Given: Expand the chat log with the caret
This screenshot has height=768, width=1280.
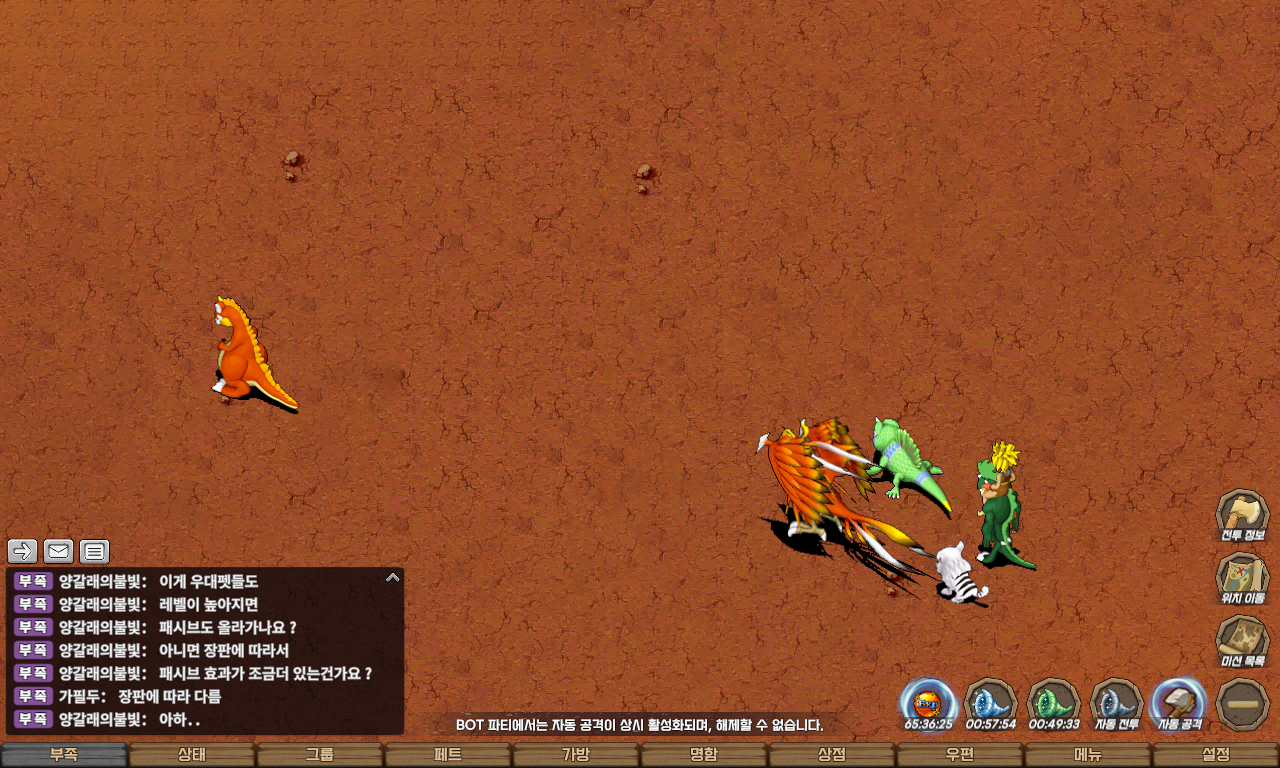Looking at the screenshot, I should click(393, 577).
